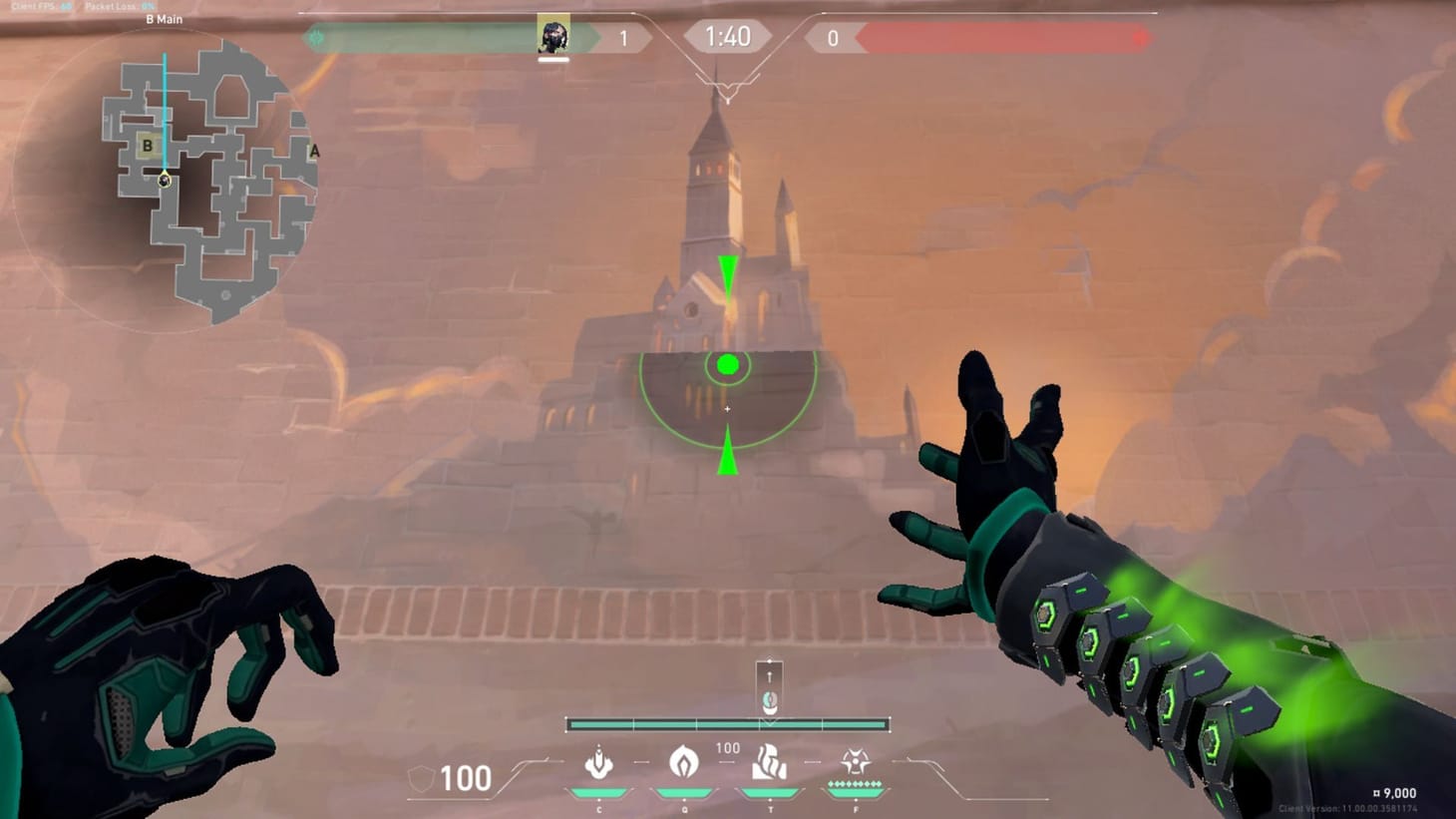The width and height of the screenshot is (1456, 819).
Task: Click the enemy team score showing 0
Action: tap(833, 37)
